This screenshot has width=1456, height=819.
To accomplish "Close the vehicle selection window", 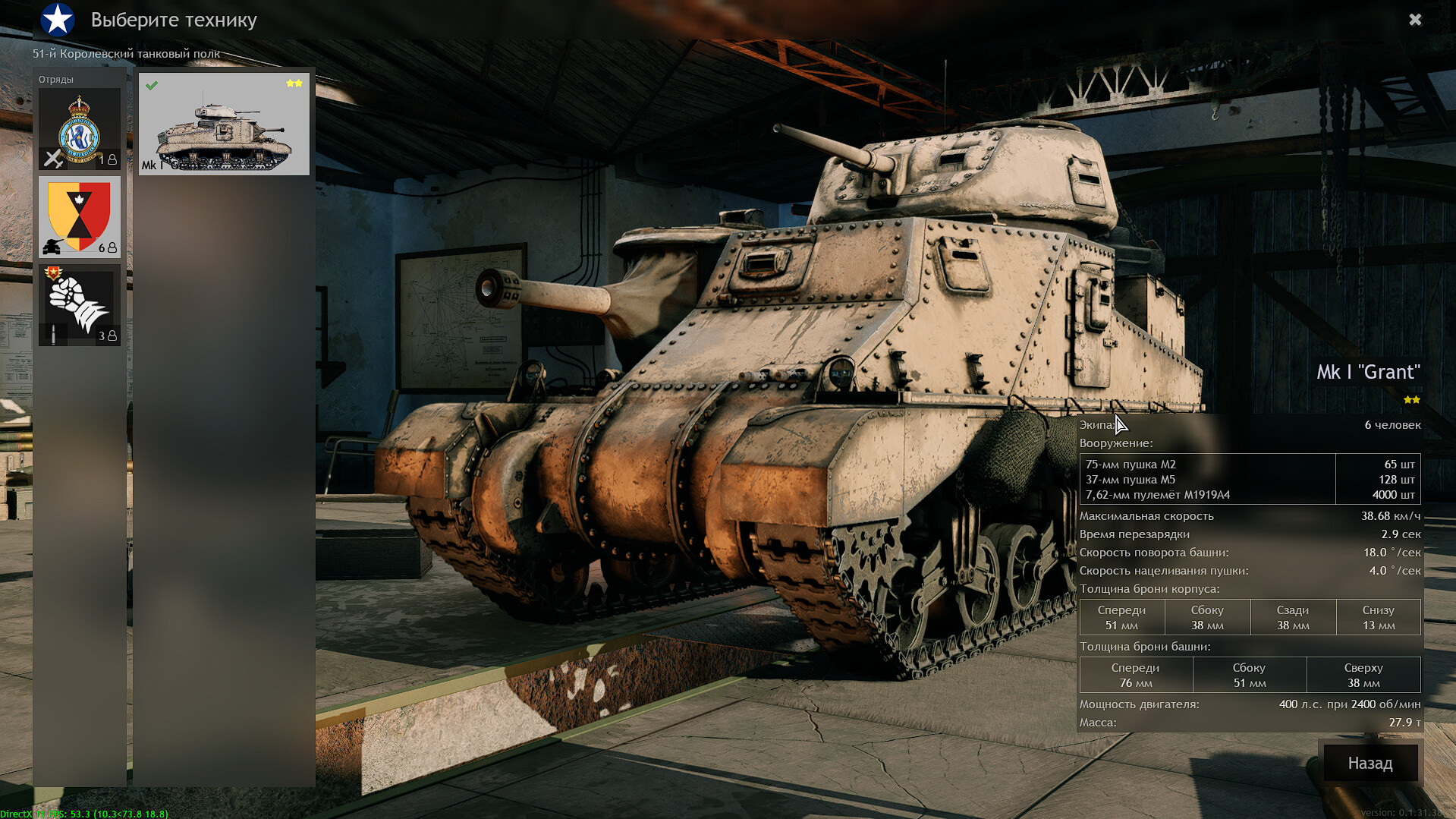I will click(x=1415, y=20).
